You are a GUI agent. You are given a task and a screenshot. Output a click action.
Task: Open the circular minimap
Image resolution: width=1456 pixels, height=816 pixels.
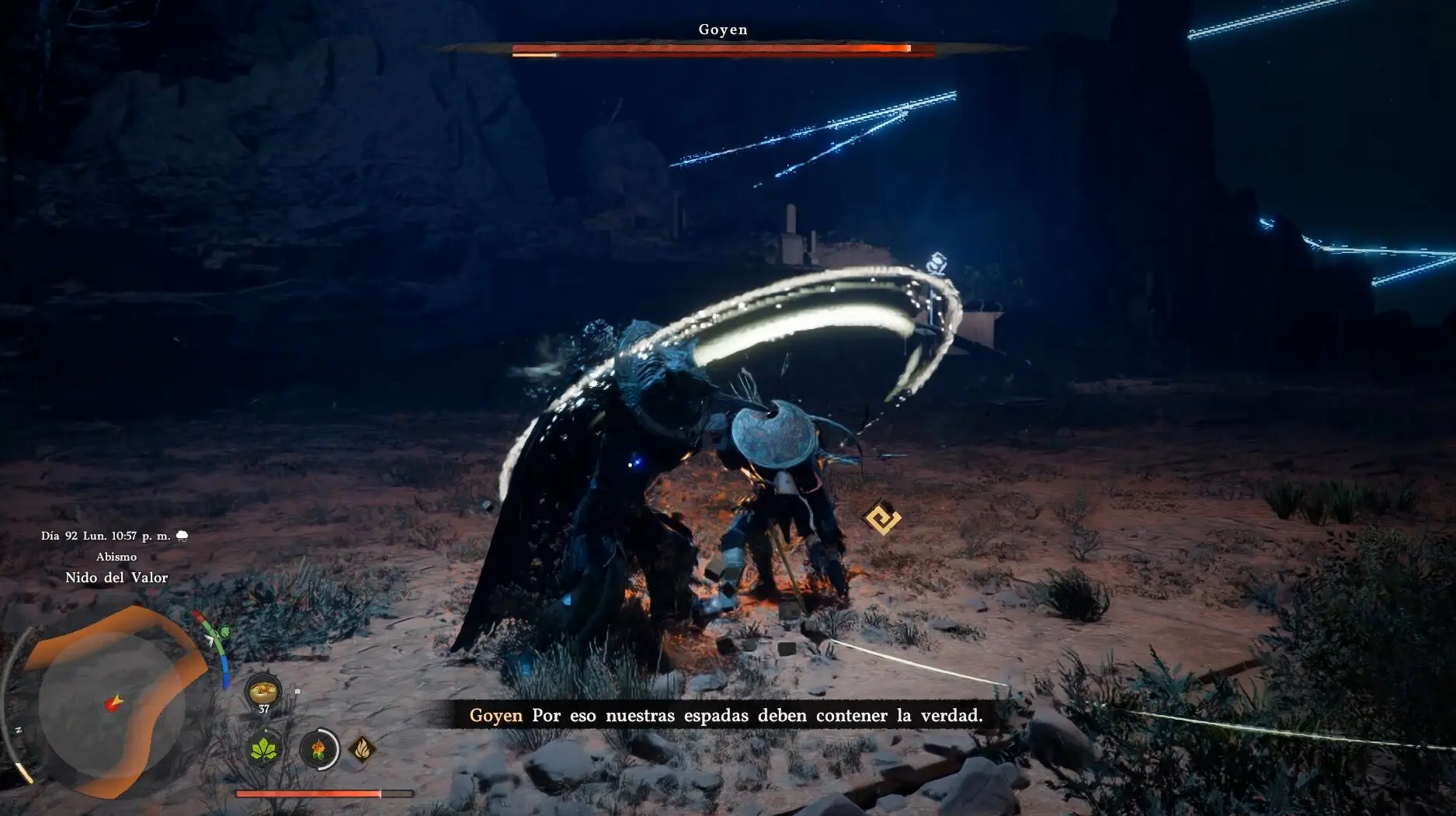(x=109, y=703)
